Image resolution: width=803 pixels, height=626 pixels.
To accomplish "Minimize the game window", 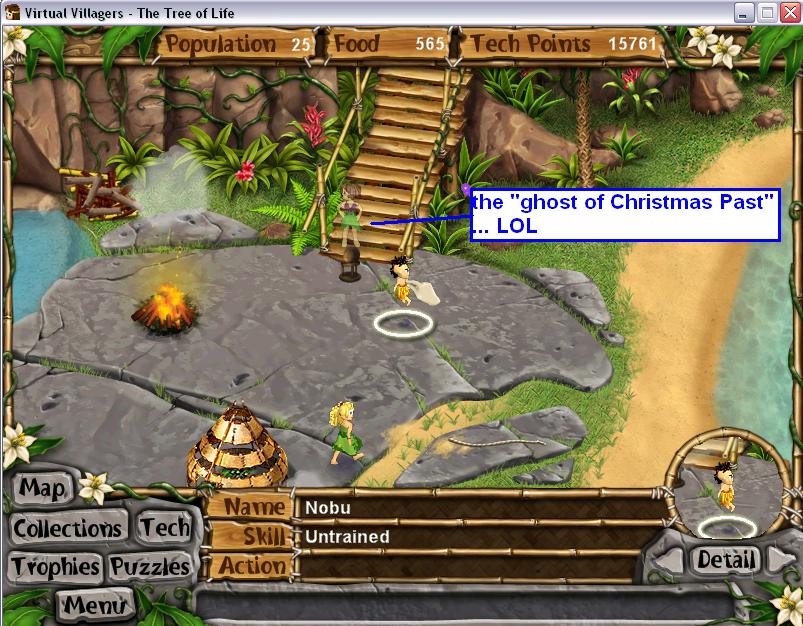I will [x=744, y=13].
